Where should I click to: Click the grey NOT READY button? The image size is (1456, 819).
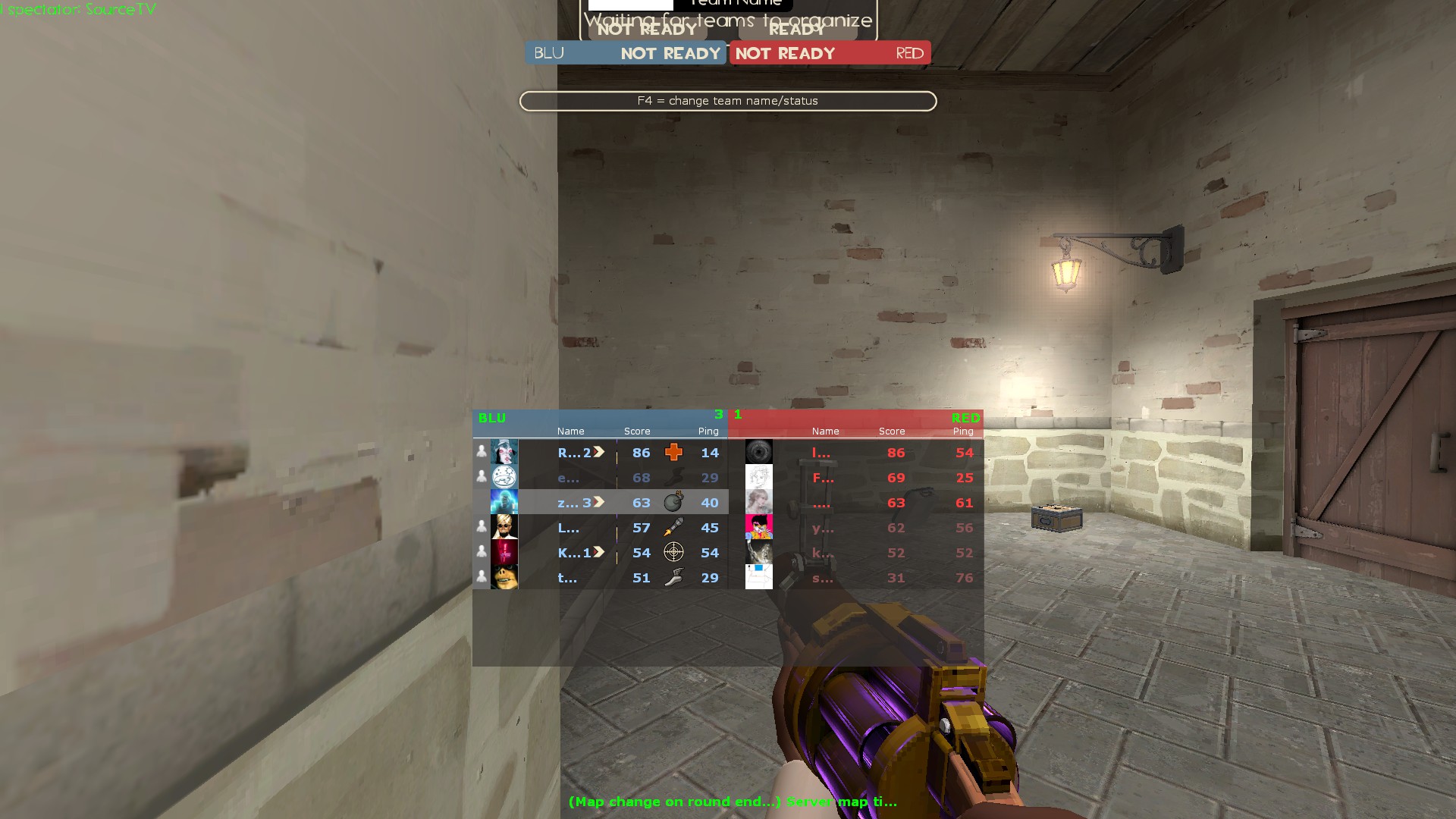coord(647,30)
